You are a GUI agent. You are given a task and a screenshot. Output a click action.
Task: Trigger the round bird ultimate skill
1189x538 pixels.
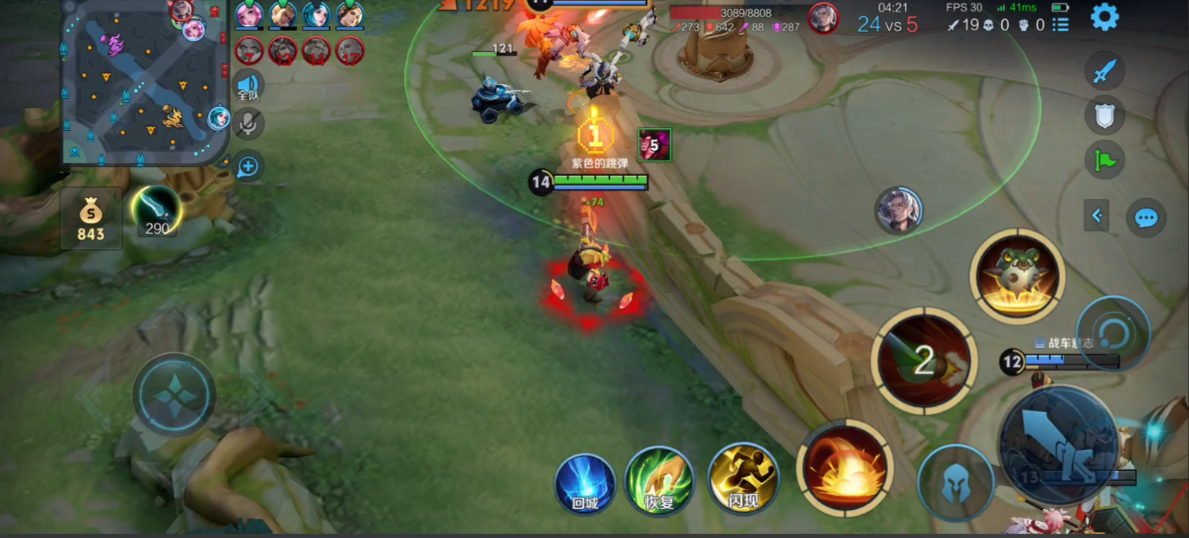[1017, 275]
